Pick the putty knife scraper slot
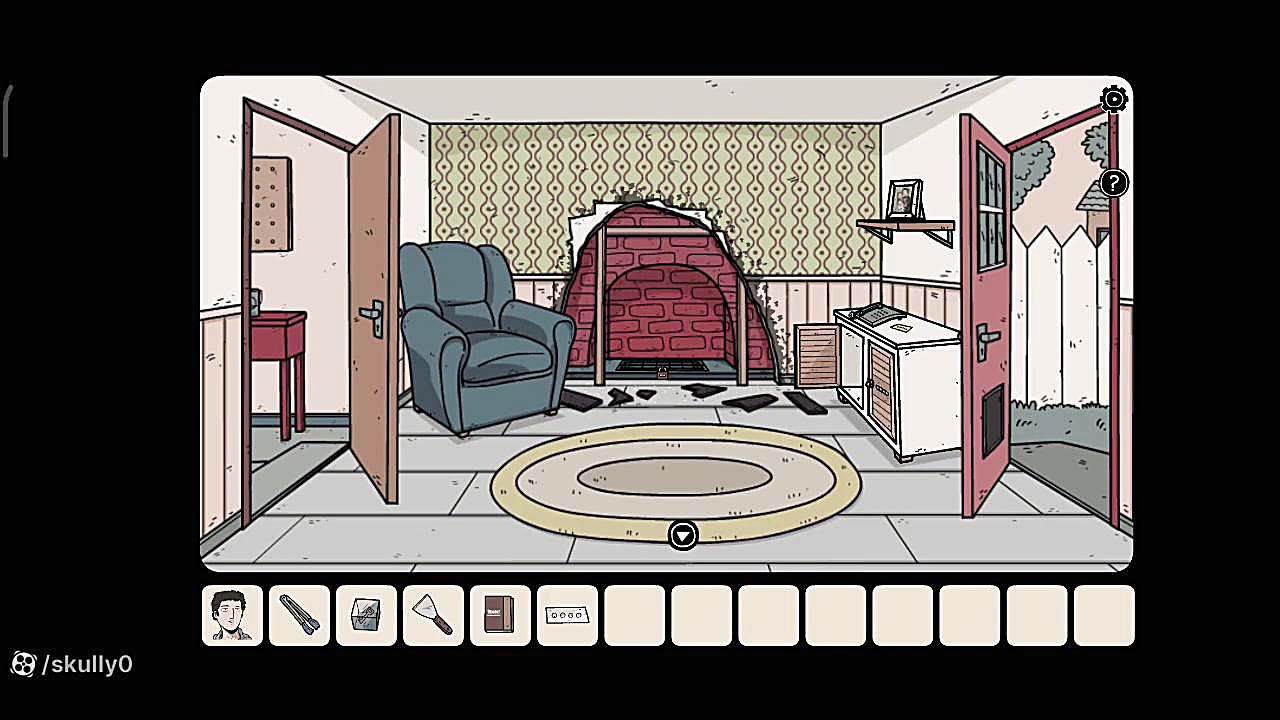This screenshot has height=720, width=1280. click(433, 615)
